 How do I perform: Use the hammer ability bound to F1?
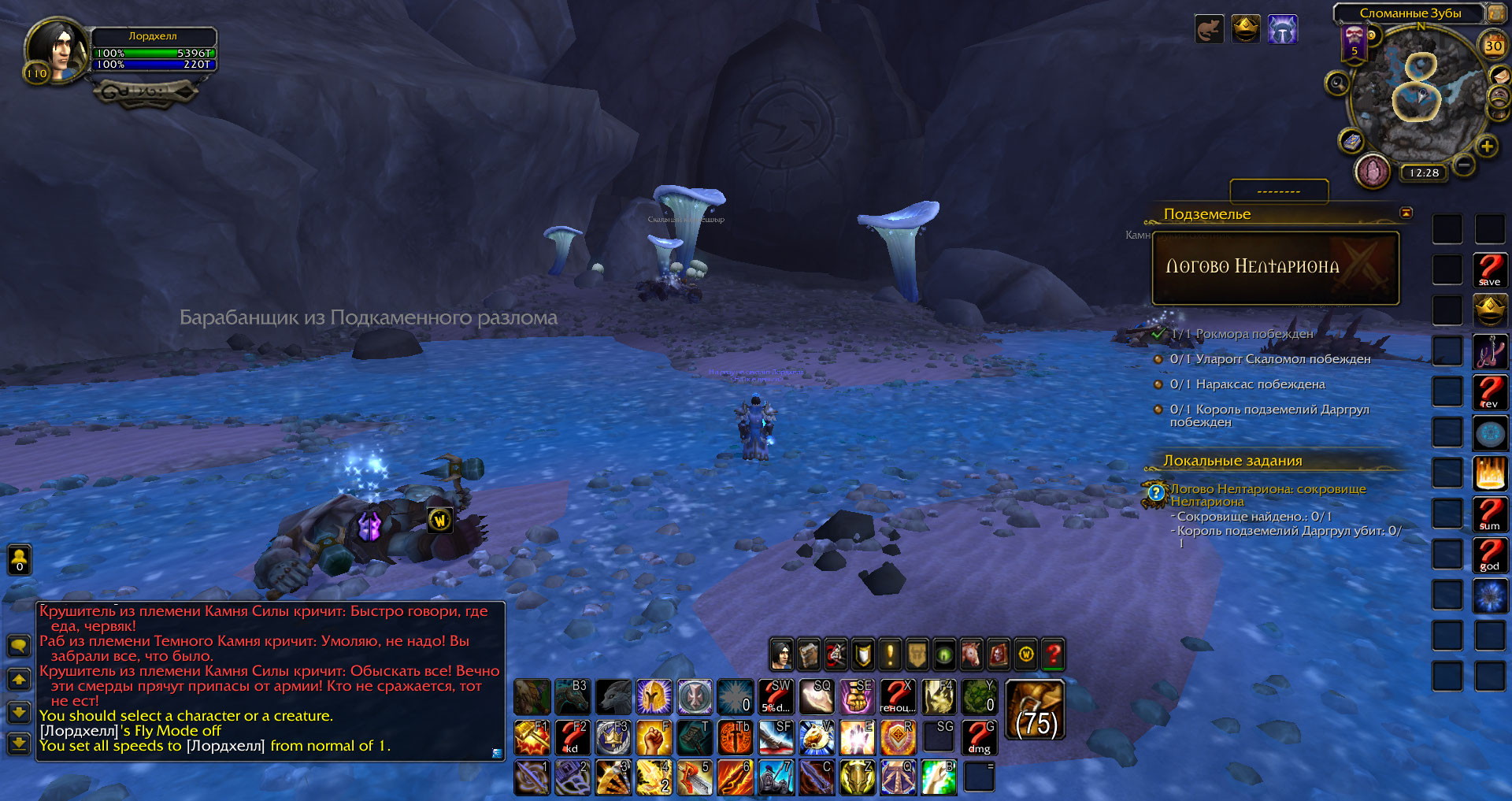pyautogui.click(x=532, y=738)
